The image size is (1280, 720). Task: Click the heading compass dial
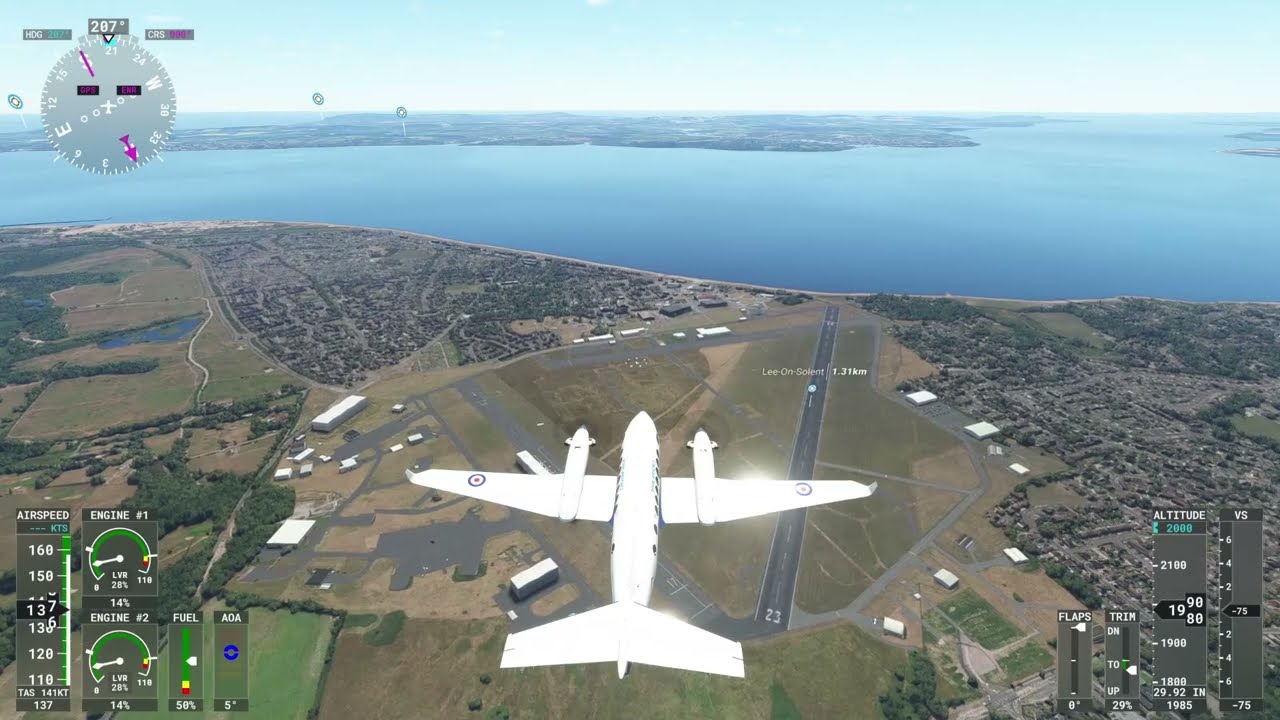coord(108,105)
